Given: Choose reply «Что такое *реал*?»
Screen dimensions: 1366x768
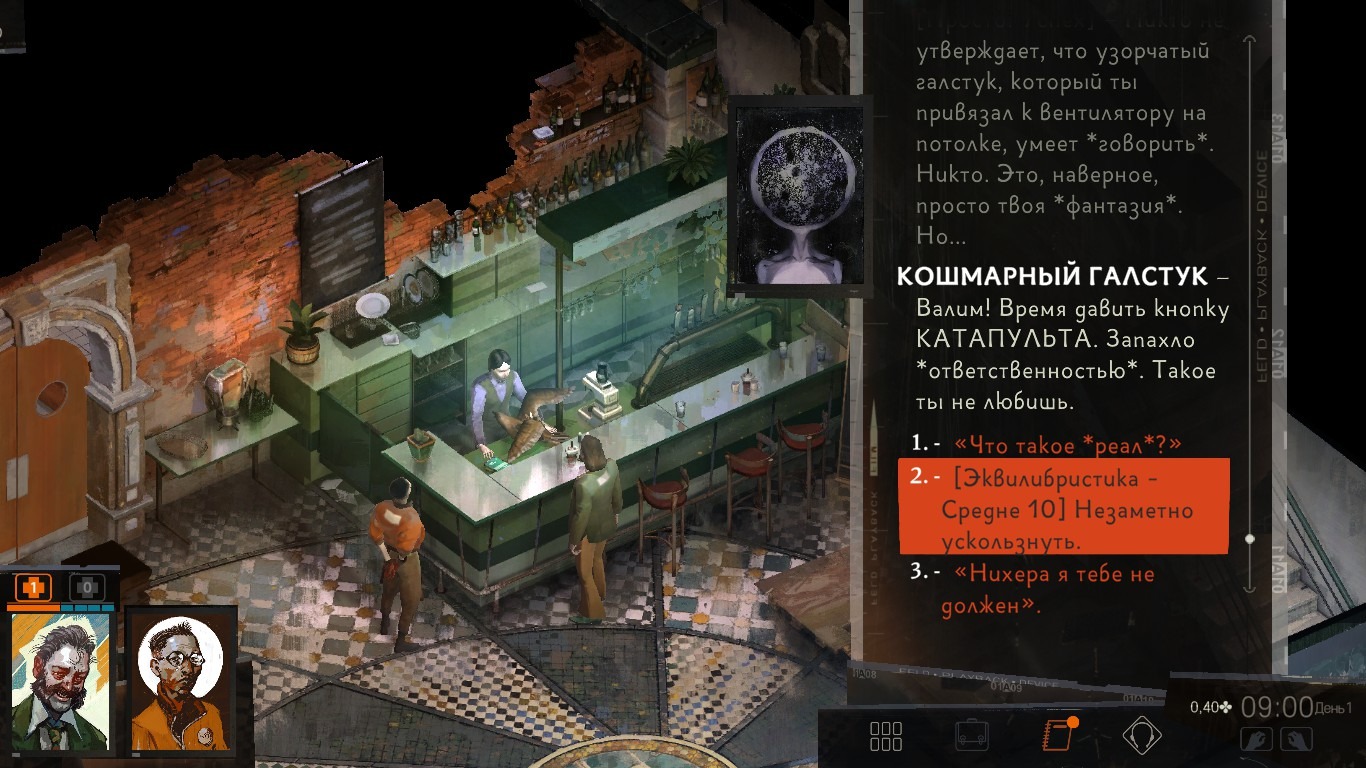Looking at the screenshot, I should [x=1068, y=444].
